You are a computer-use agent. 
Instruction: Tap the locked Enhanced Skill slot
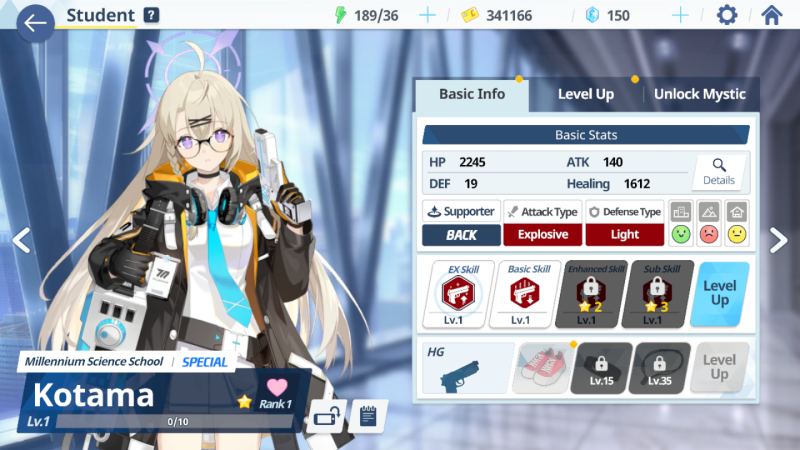[585, 294]
